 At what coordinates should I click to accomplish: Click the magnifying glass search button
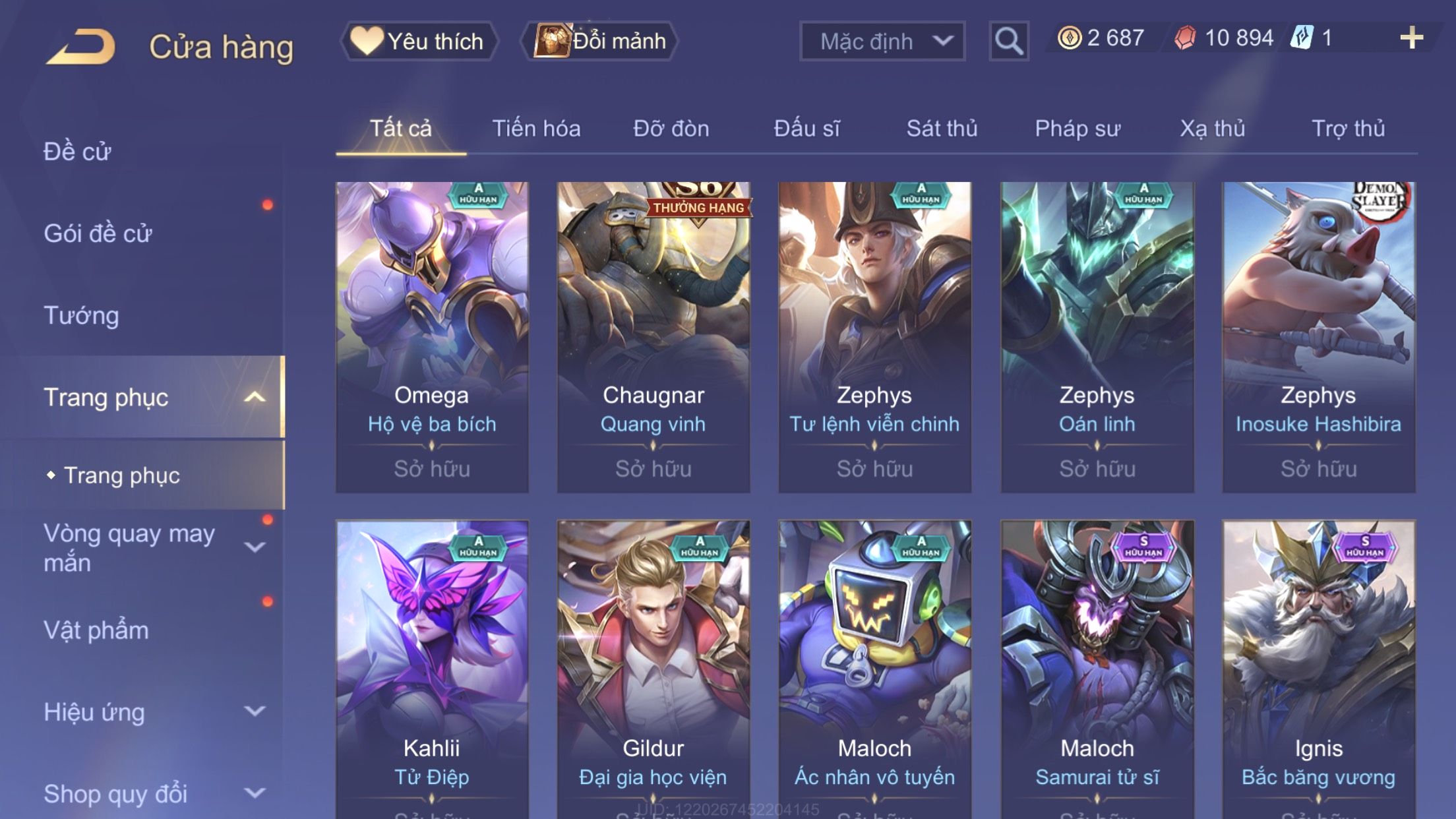tap(1008, 41)
